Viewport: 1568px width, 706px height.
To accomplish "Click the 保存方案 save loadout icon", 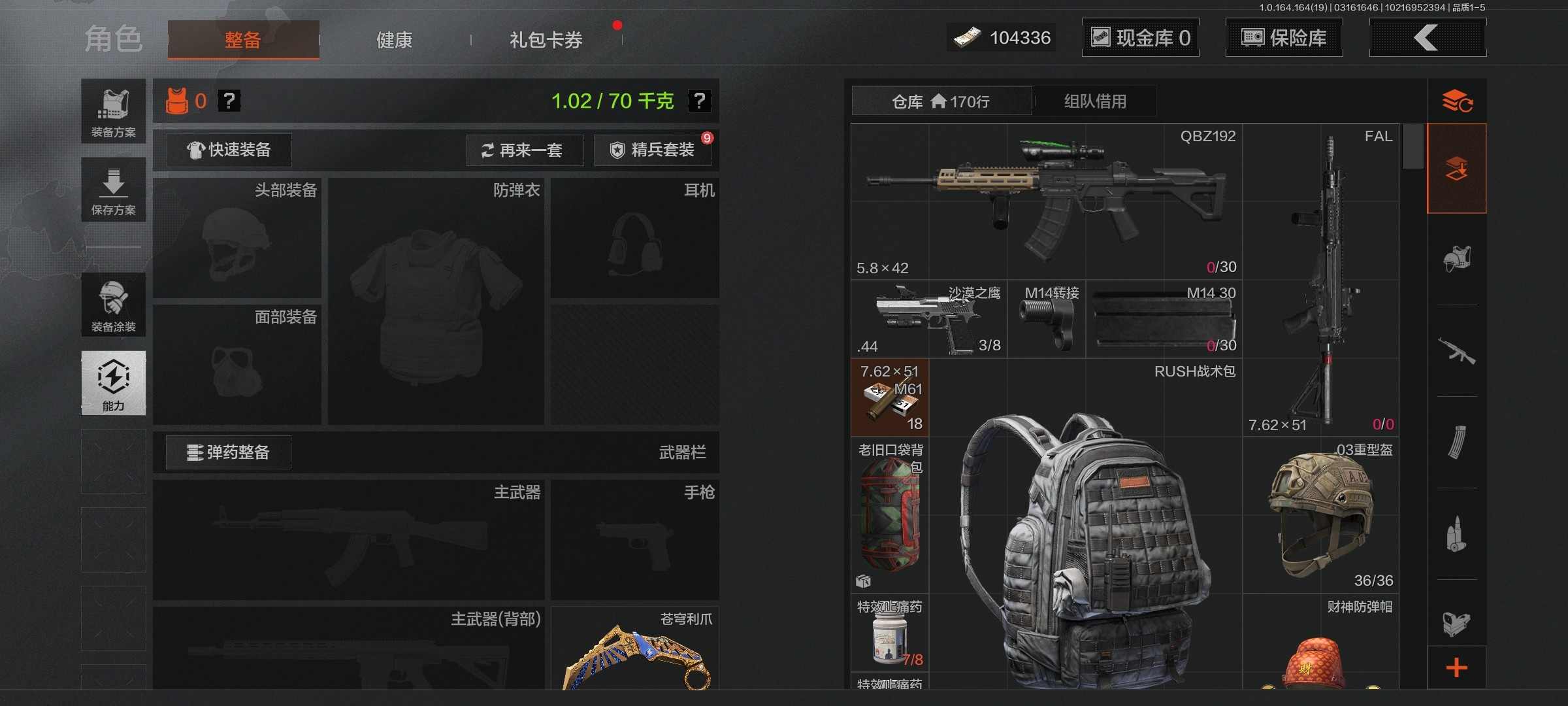I will tap(113, 190).
